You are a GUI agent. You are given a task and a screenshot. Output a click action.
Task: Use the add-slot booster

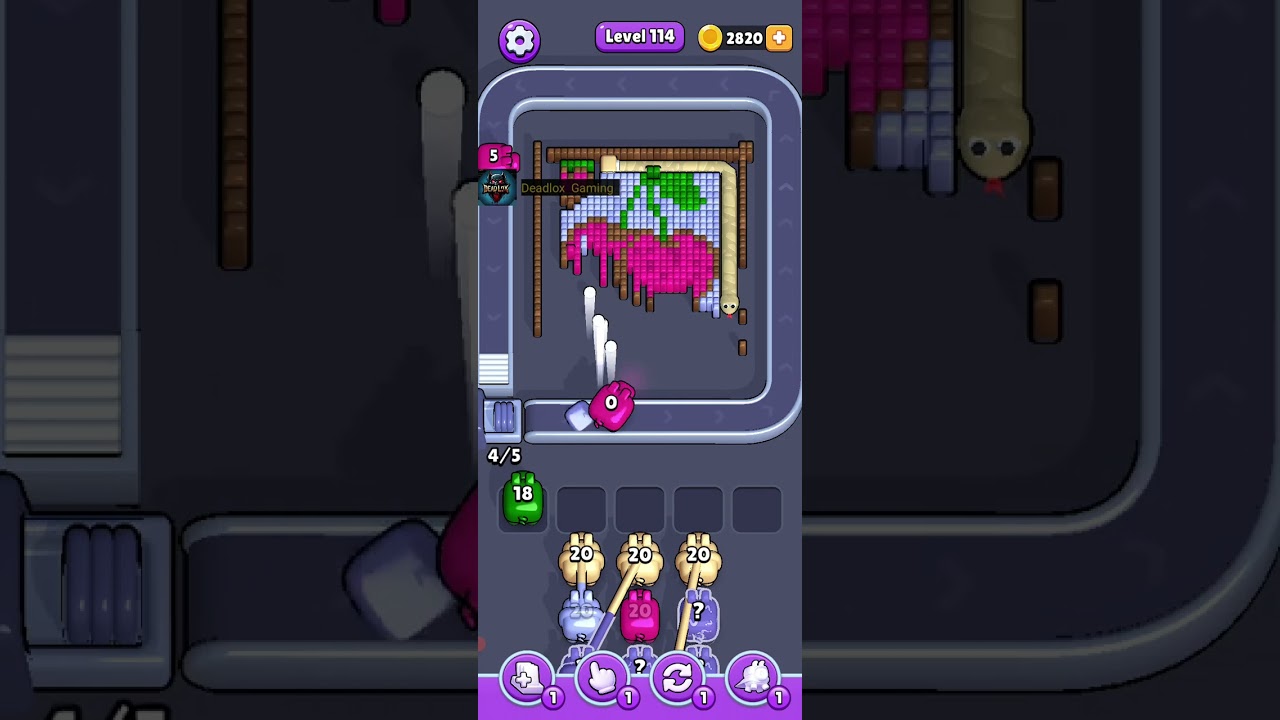pos(527,679)
